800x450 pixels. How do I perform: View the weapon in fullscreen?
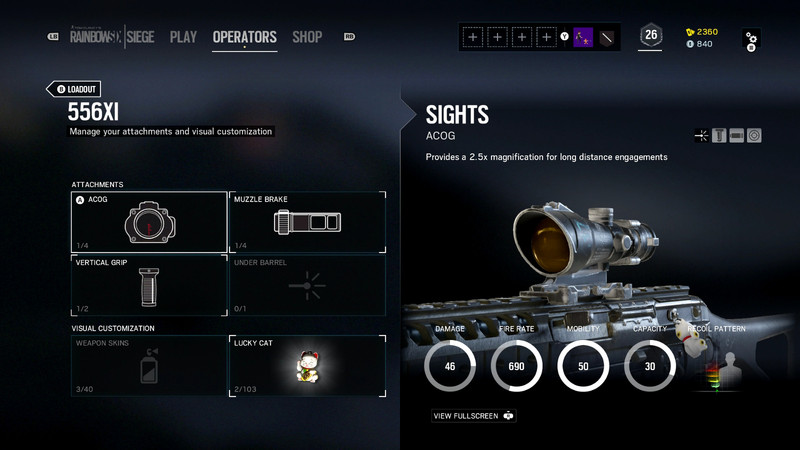tap(474, 416)
